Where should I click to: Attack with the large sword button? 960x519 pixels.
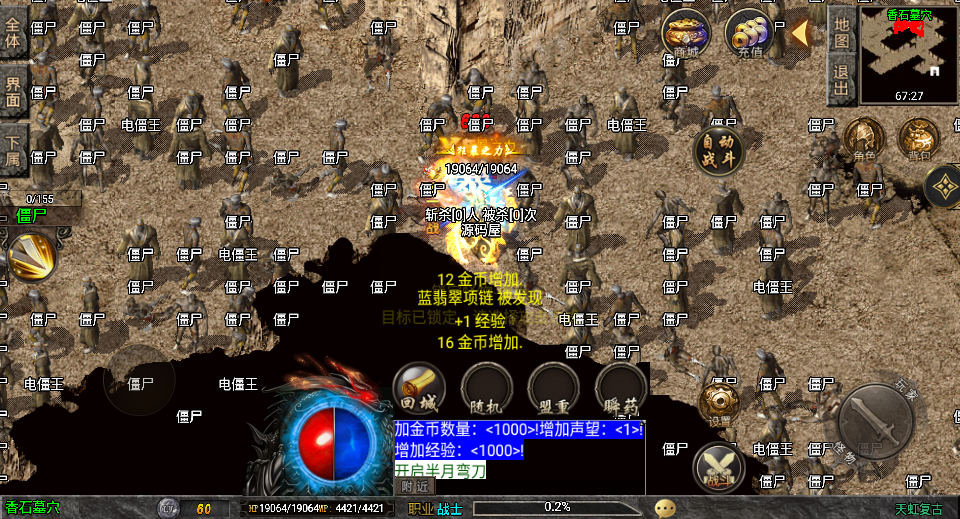coord(875,421)
